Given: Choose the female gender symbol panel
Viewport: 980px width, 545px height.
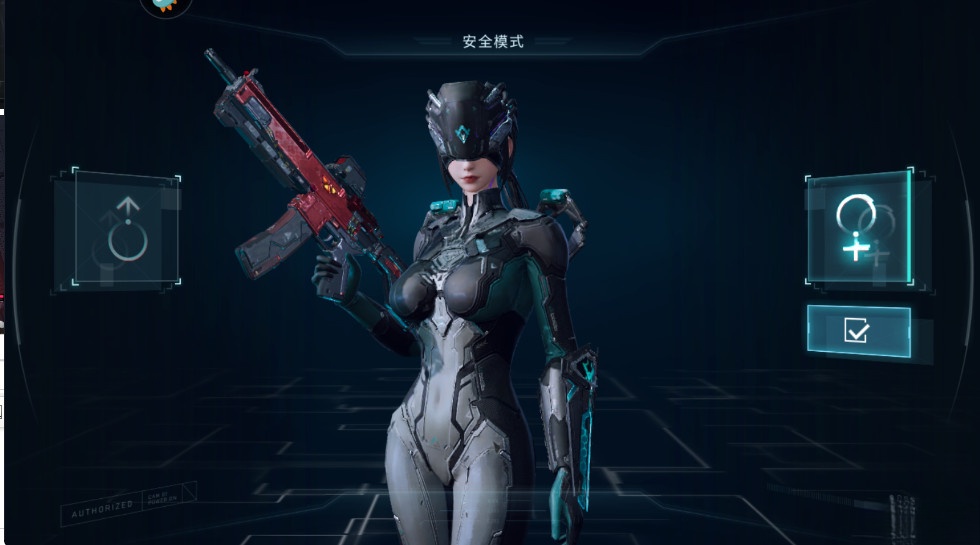Looking at the screenshot, I should click(x=858, y=229).
